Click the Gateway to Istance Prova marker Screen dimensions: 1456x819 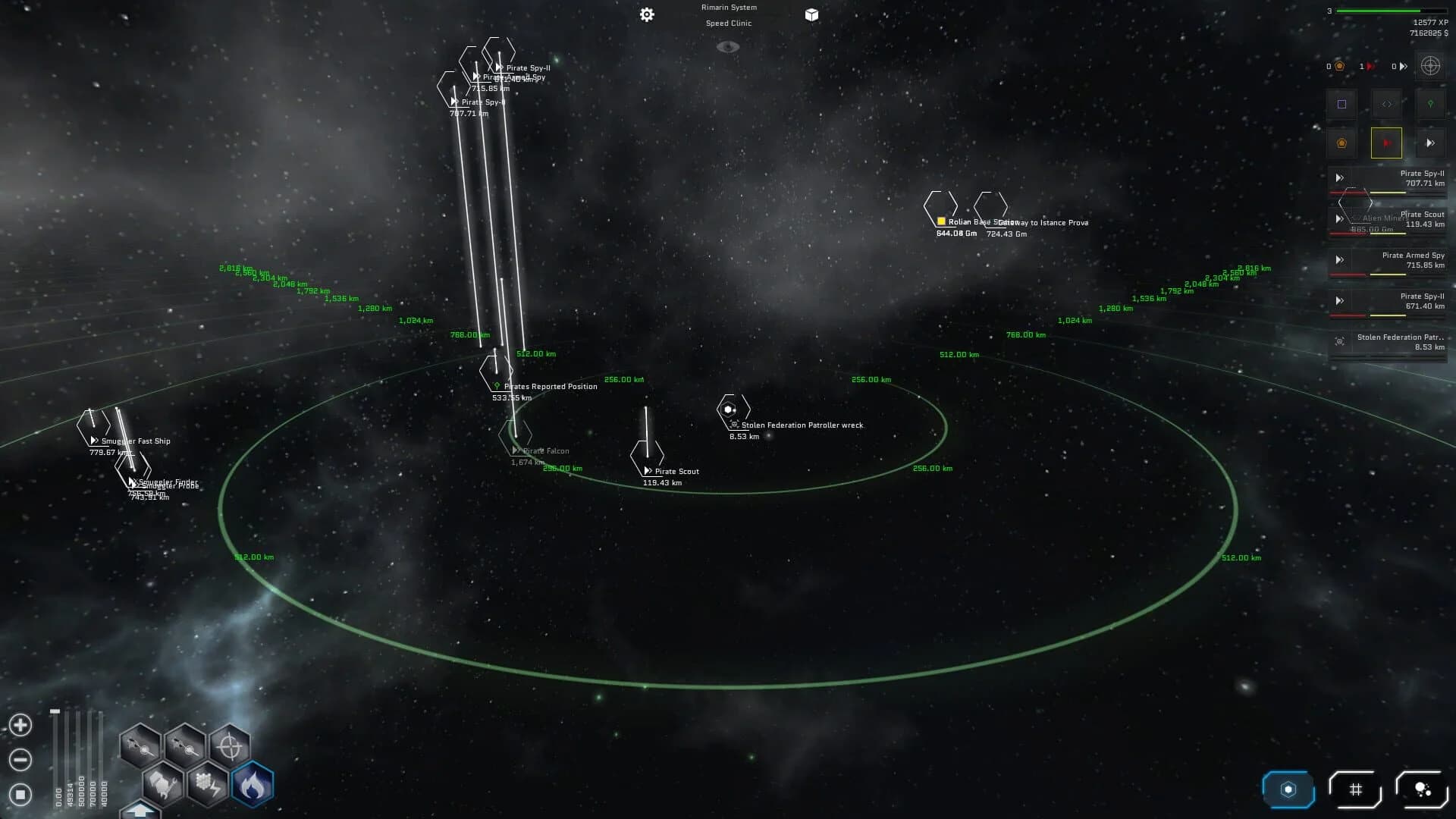coord(991,207)
